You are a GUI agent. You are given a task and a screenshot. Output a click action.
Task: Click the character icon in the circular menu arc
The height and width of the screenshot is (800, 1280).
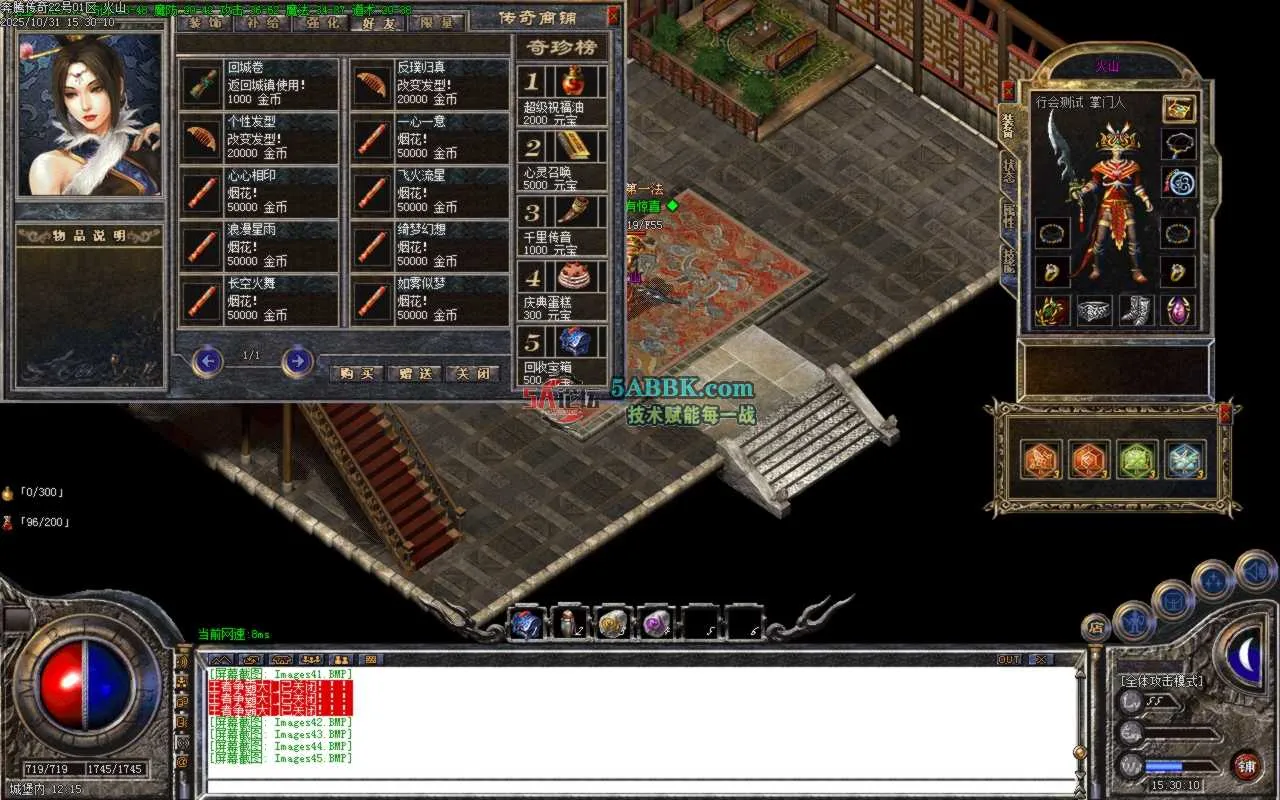coord(1134,620)
